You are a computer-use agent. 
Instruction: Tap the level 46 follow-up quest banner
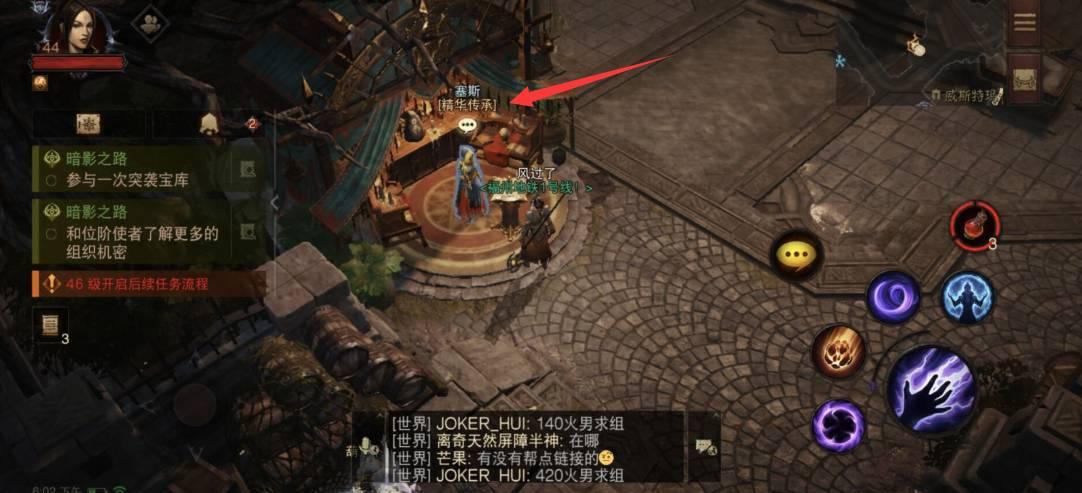[x=135, y=284]
